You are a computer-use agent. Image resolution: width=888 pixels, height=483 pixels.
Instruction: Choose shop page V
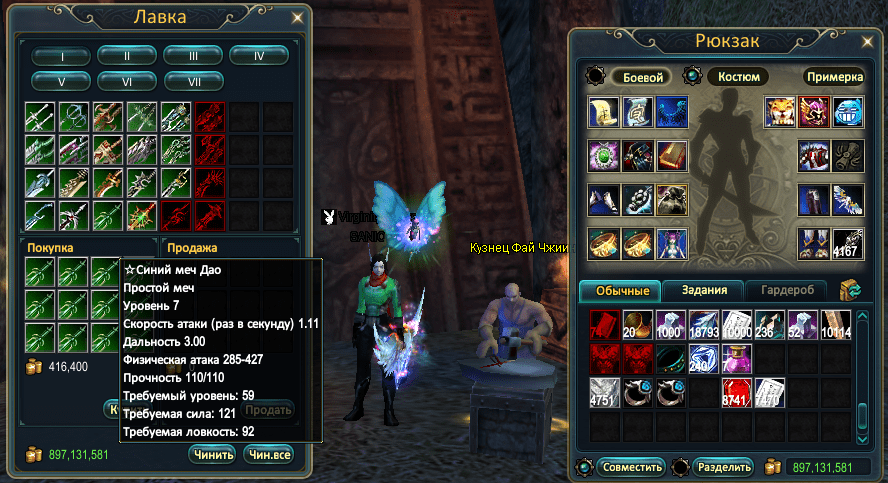(60, 80)
